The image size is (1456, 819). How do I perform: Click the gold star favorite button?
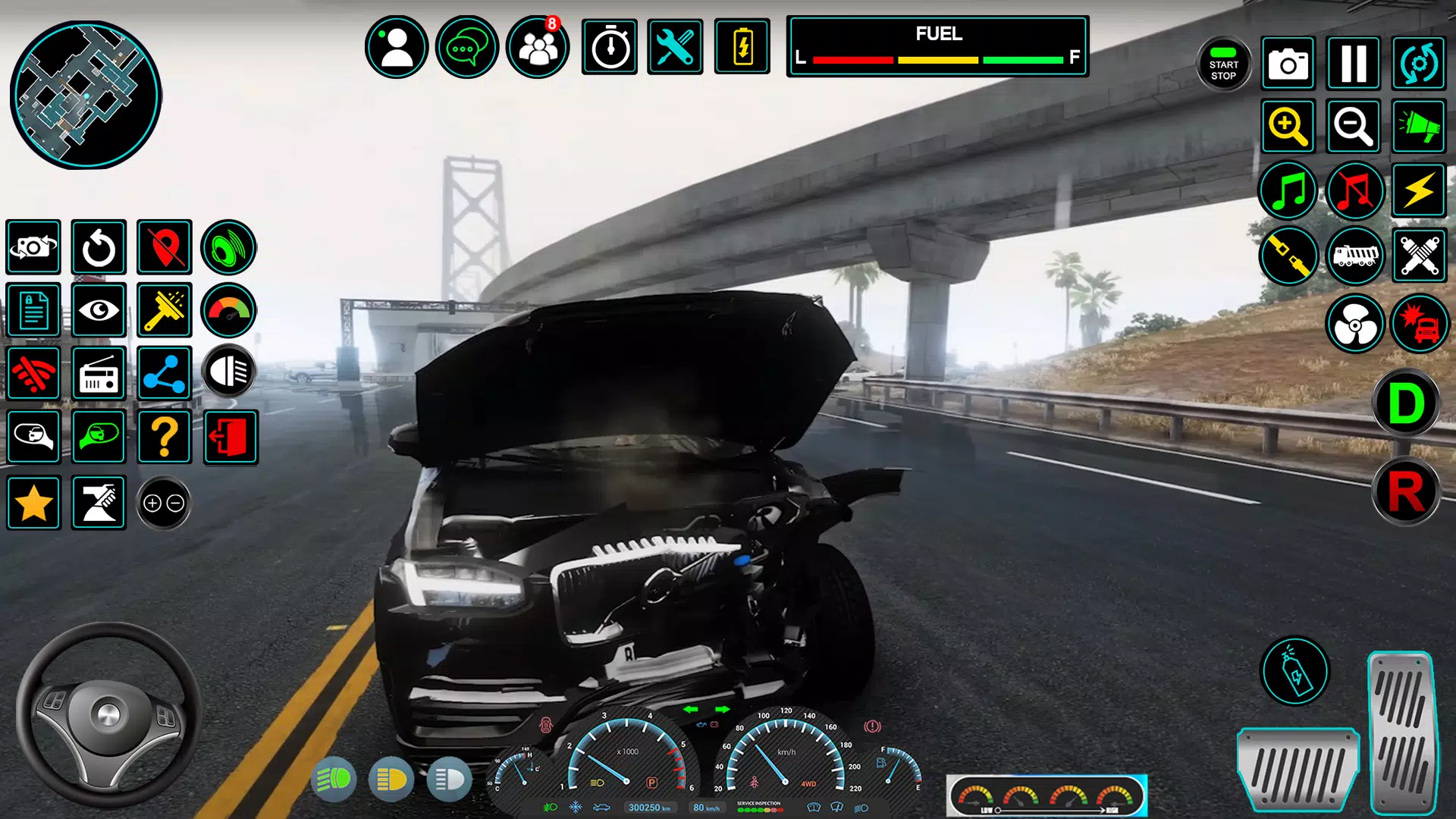click(33, 503)
